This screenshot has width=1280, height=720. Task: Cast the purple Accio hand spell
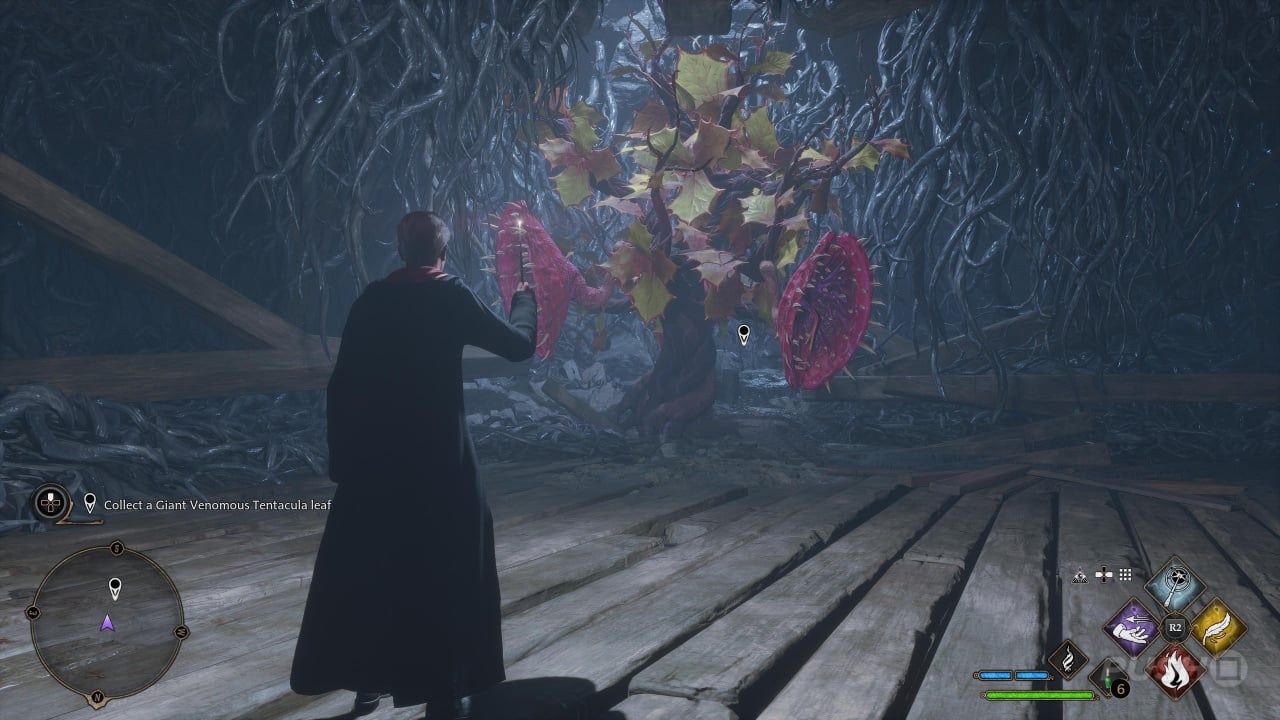1132,628
